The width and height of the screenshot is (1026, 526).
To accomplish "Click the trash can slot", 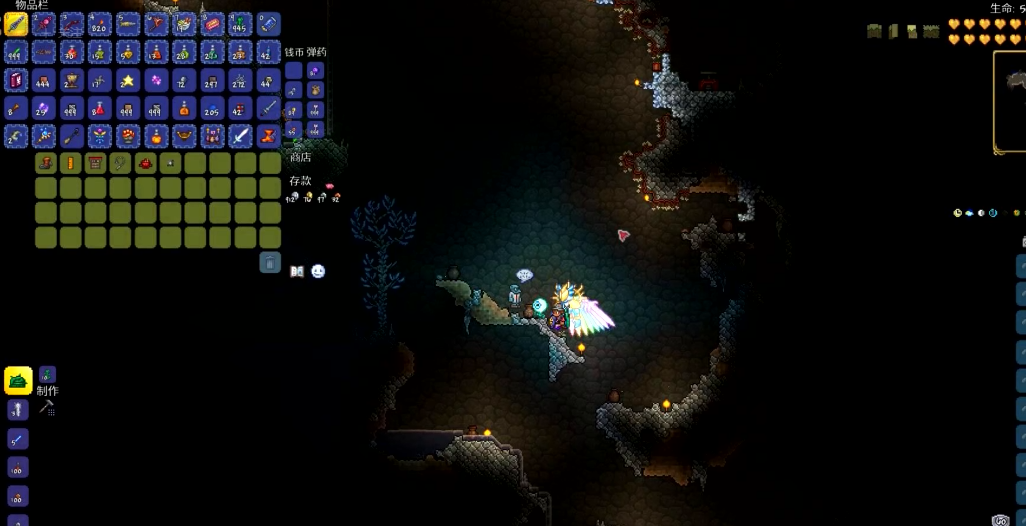I will pyautogui.click(x=270, y=262).
